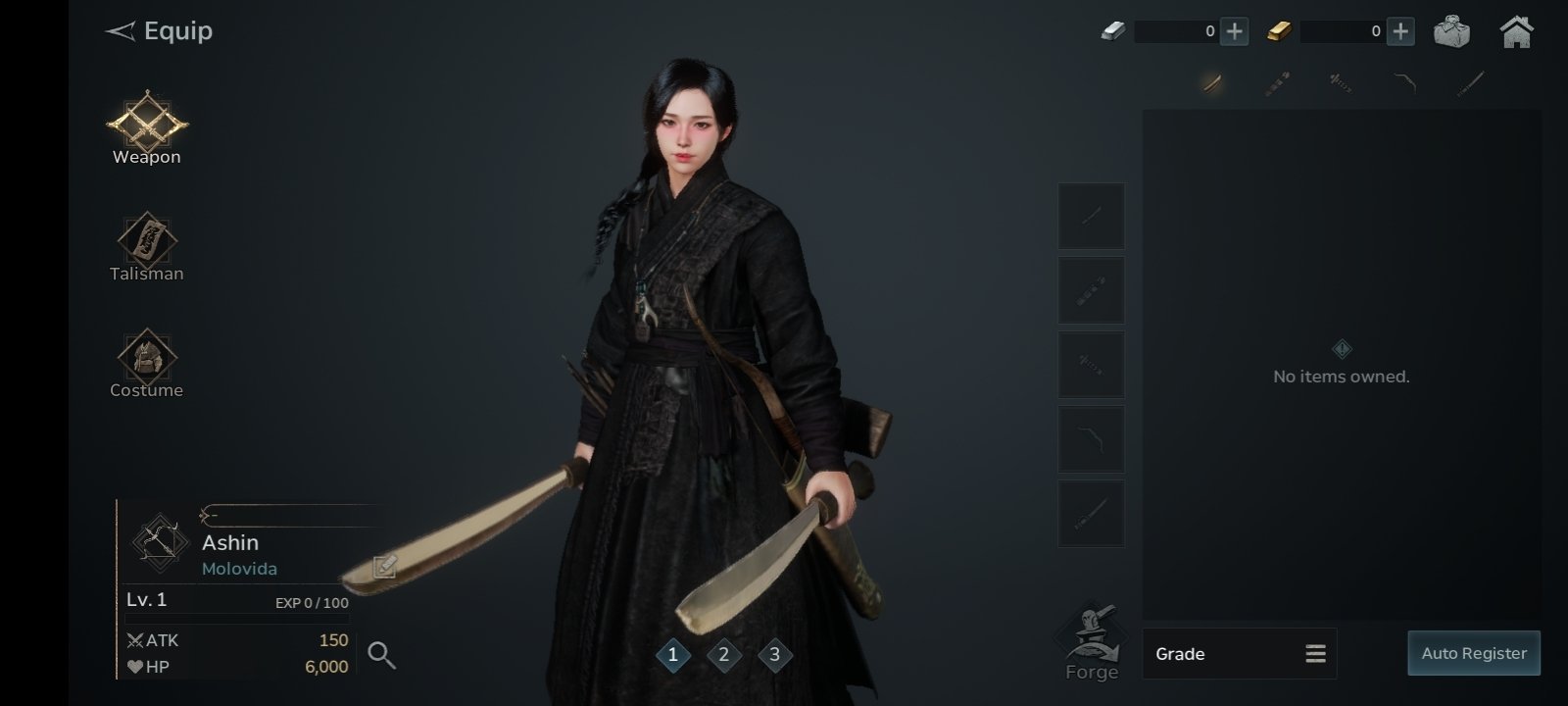Switch to loadout preset 2

[724, 655]
